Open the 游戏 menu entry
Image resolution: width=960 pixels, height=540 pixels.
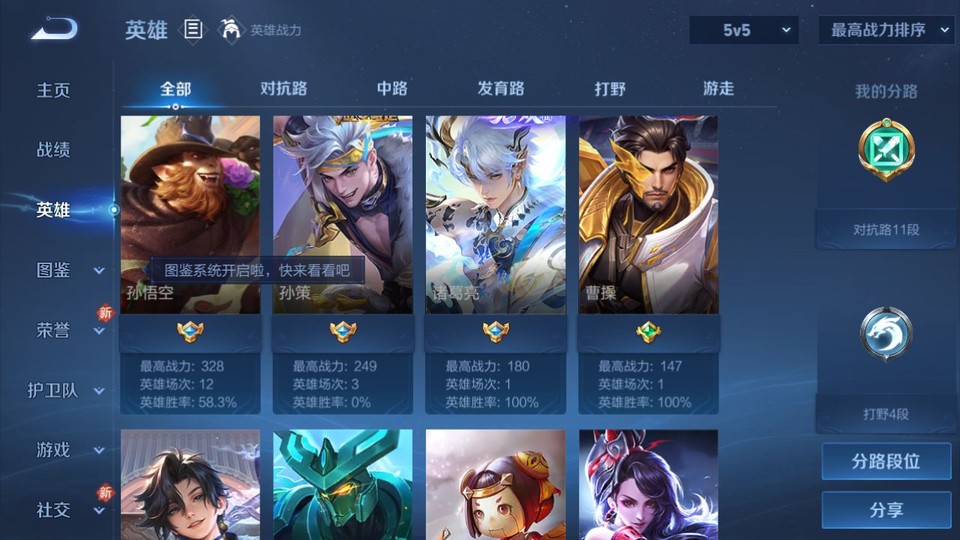pyautogui.click(x=68, y=450)
